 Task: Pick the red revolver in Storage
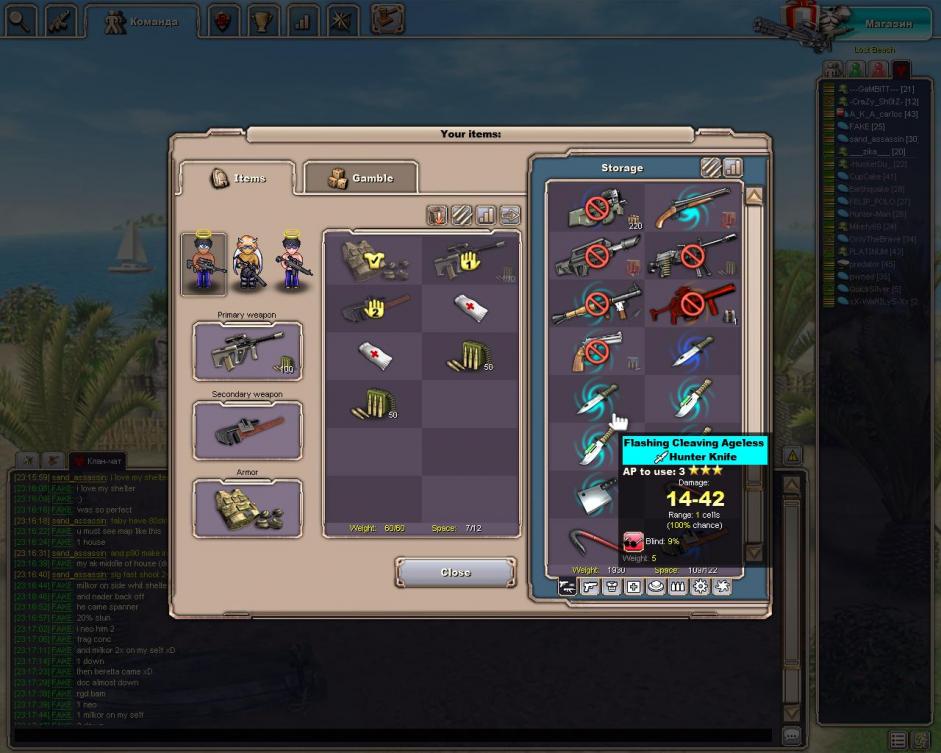click(596, 352)
